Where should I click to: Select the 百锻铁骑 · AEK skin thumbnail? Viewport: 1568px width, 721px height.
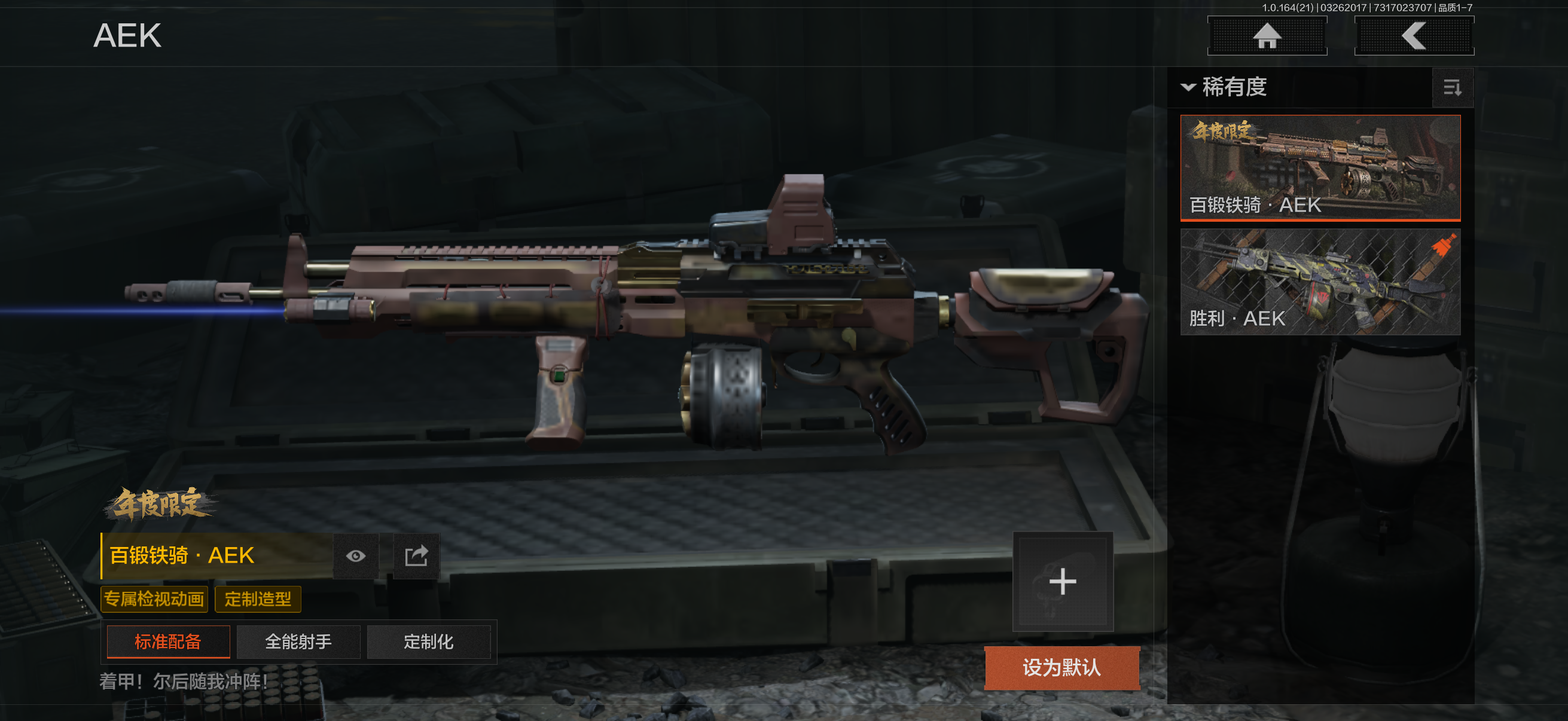click(x=1320, y=167)
